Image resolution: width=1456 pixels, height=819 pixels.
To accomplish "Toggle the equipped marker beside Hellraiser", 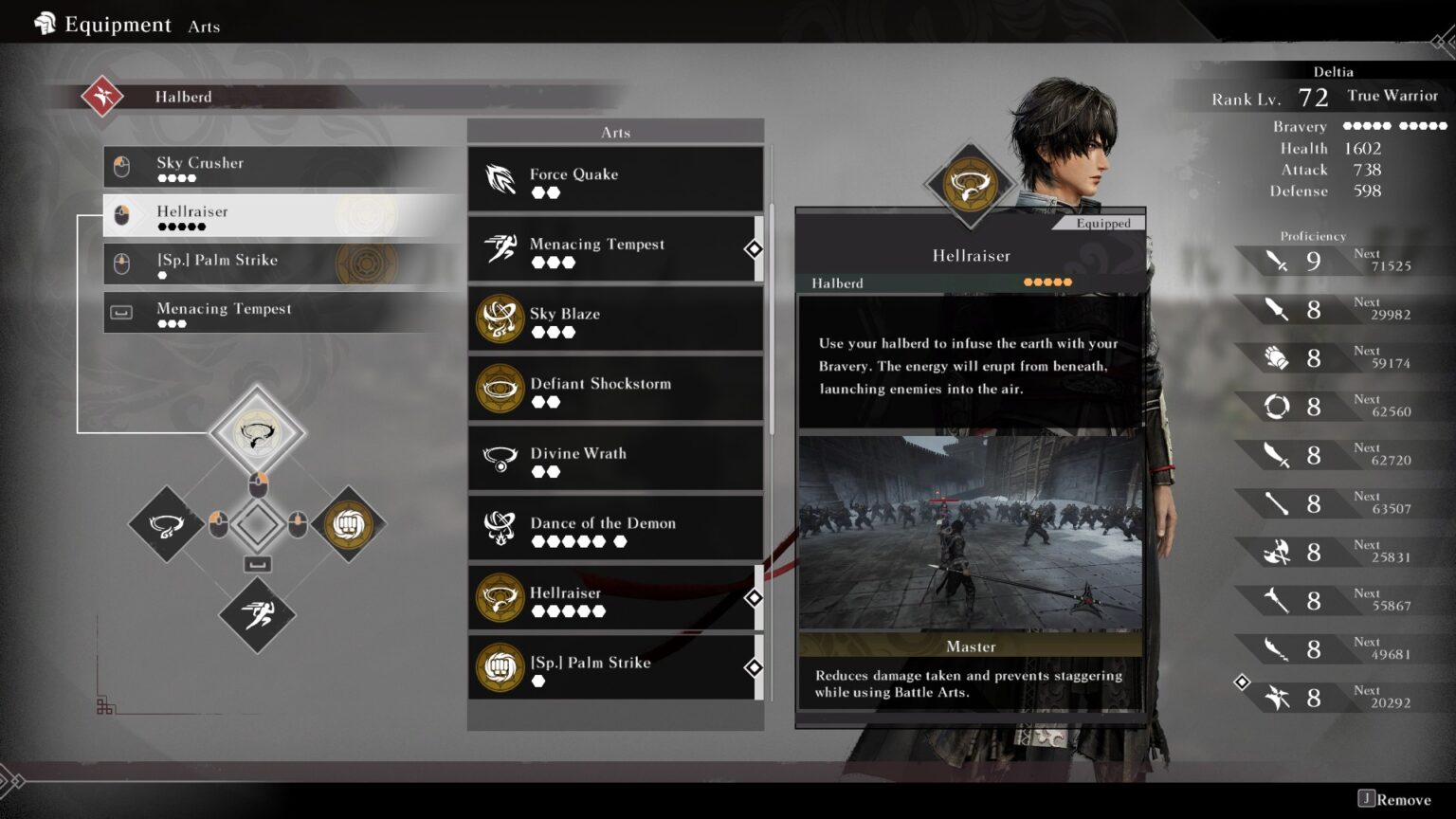I will click(755, 598).
